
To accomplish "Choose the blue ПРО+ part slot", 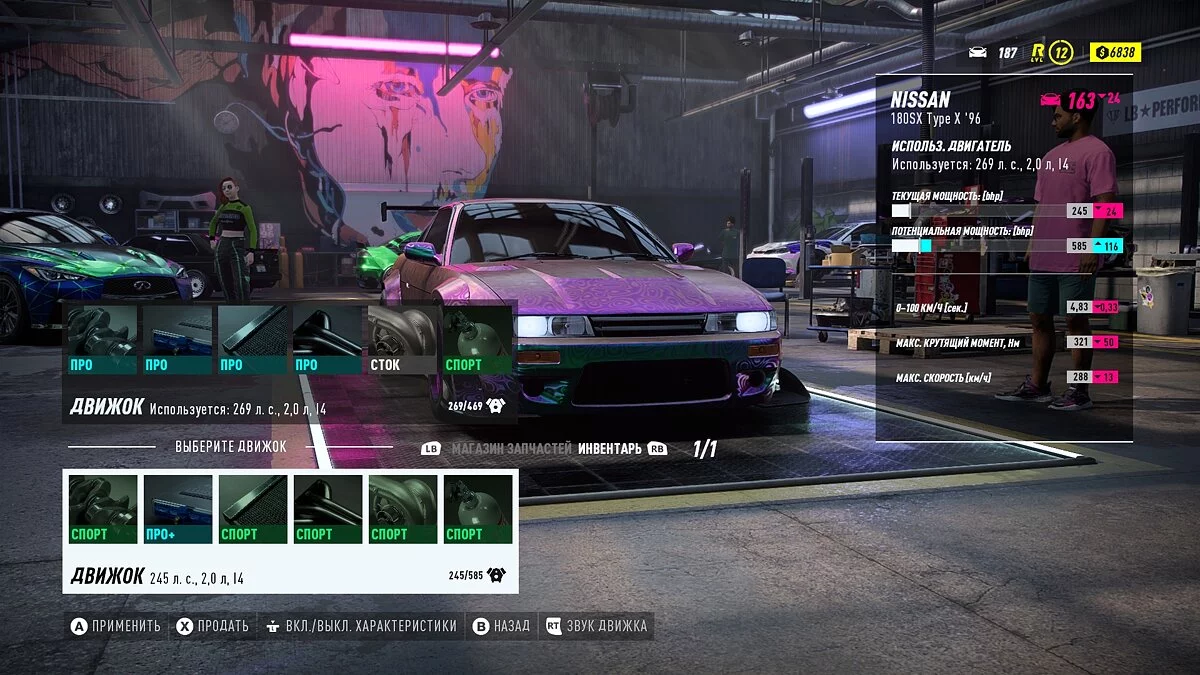I will click(x=178, y=509).
